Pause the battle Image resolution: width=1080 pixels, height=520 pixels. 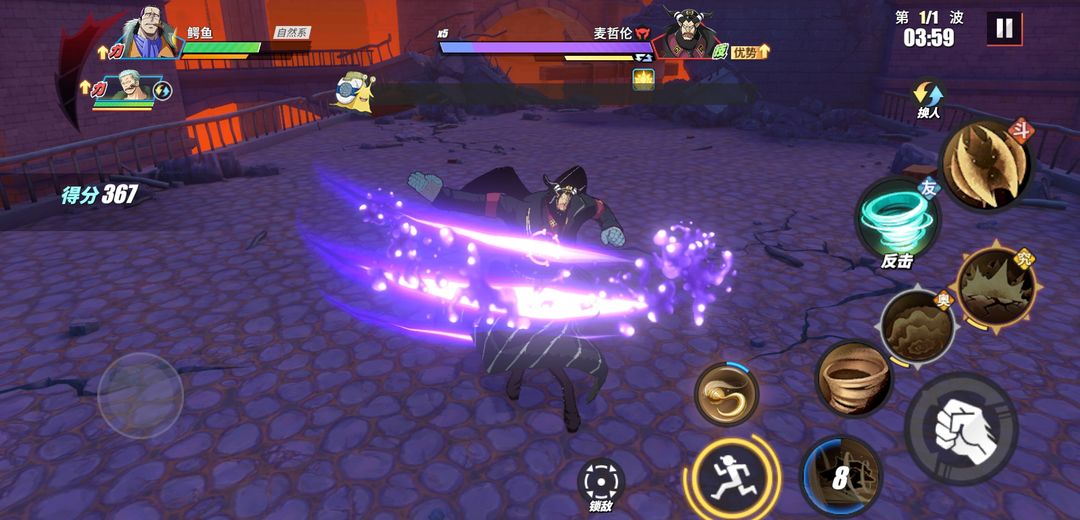[x=1004, y=29]
